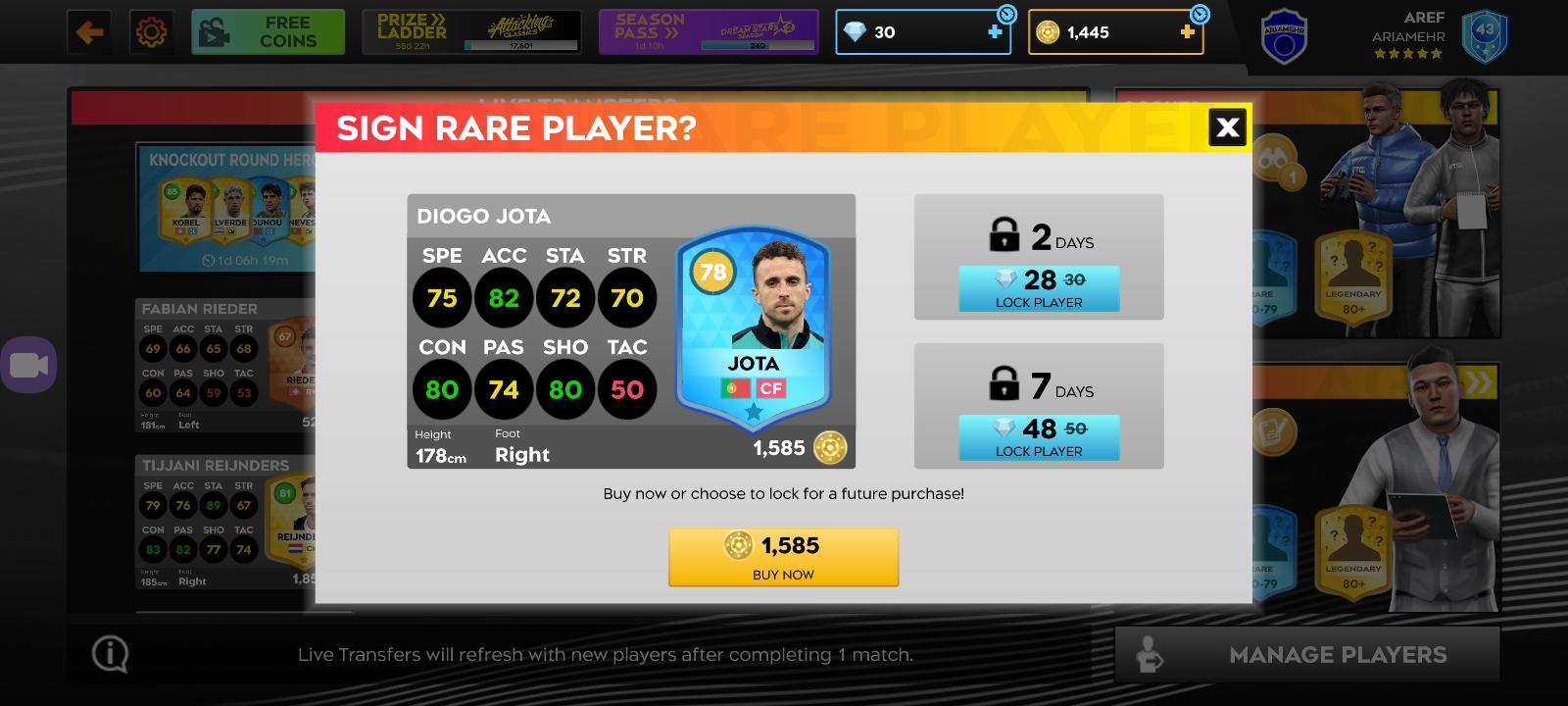The height and width of the screenshot is (706, 1568).
Task: Select the Fabian Rieder transfer listing
Action: pyautogui.click(x=225, y=365)
